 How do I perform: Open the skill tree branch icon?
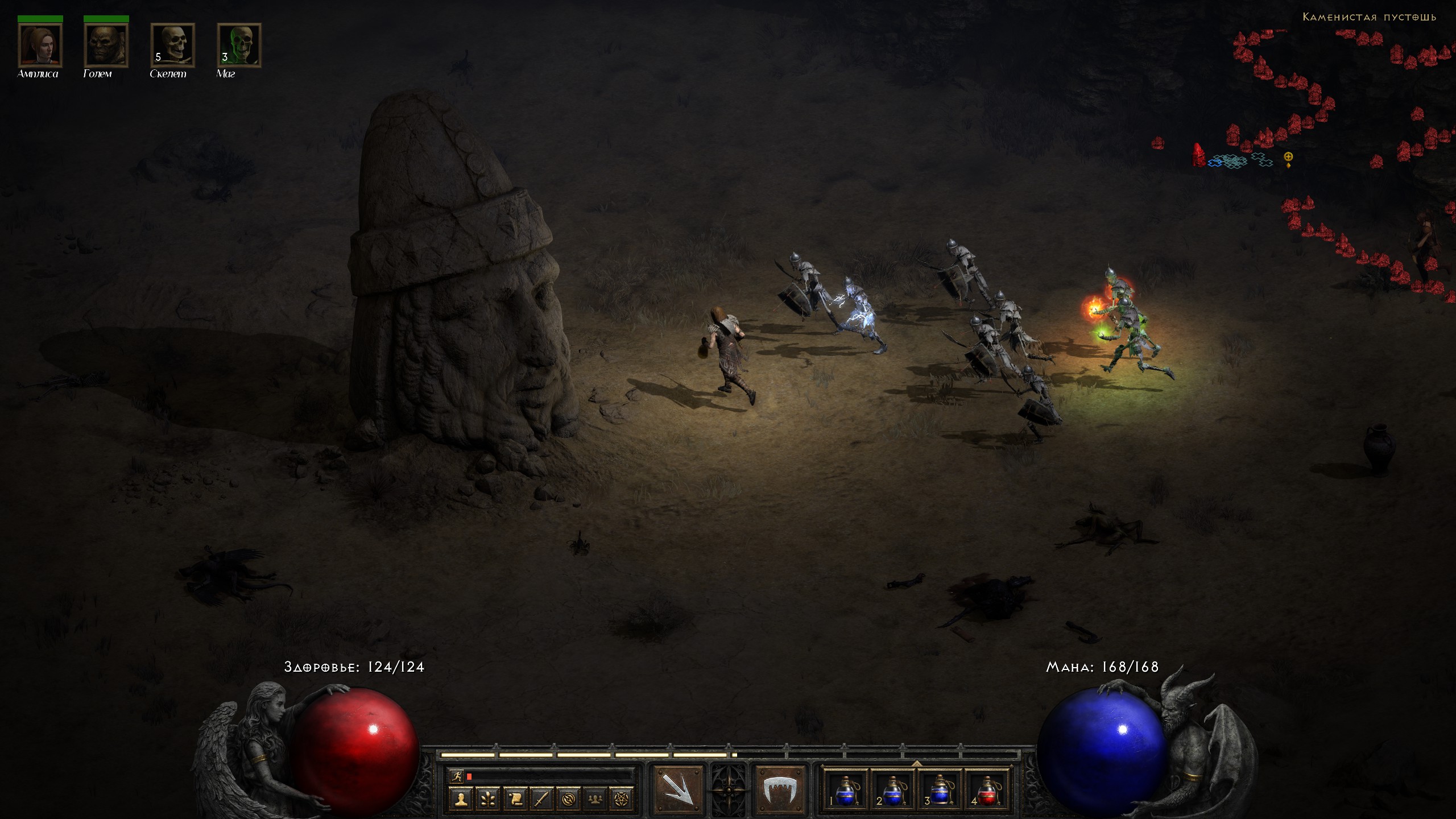point(488,799)
